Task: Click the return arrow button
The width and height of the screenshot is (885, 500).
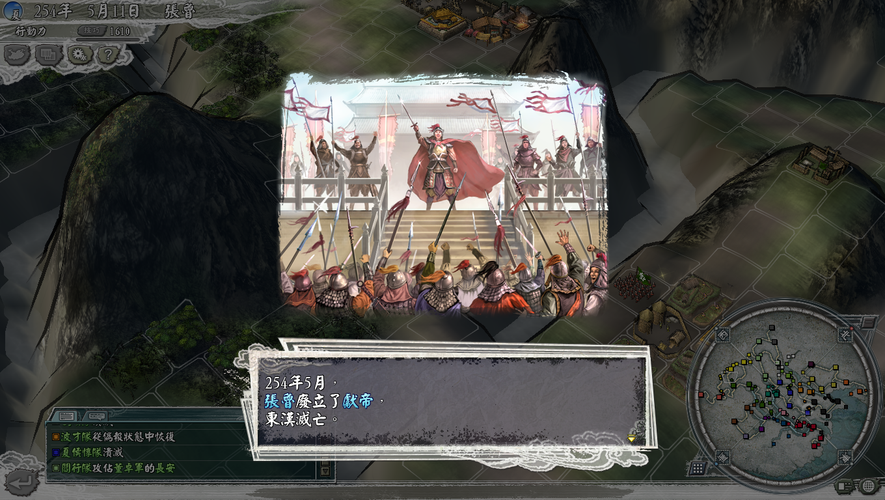Action: tap(22, 481)
